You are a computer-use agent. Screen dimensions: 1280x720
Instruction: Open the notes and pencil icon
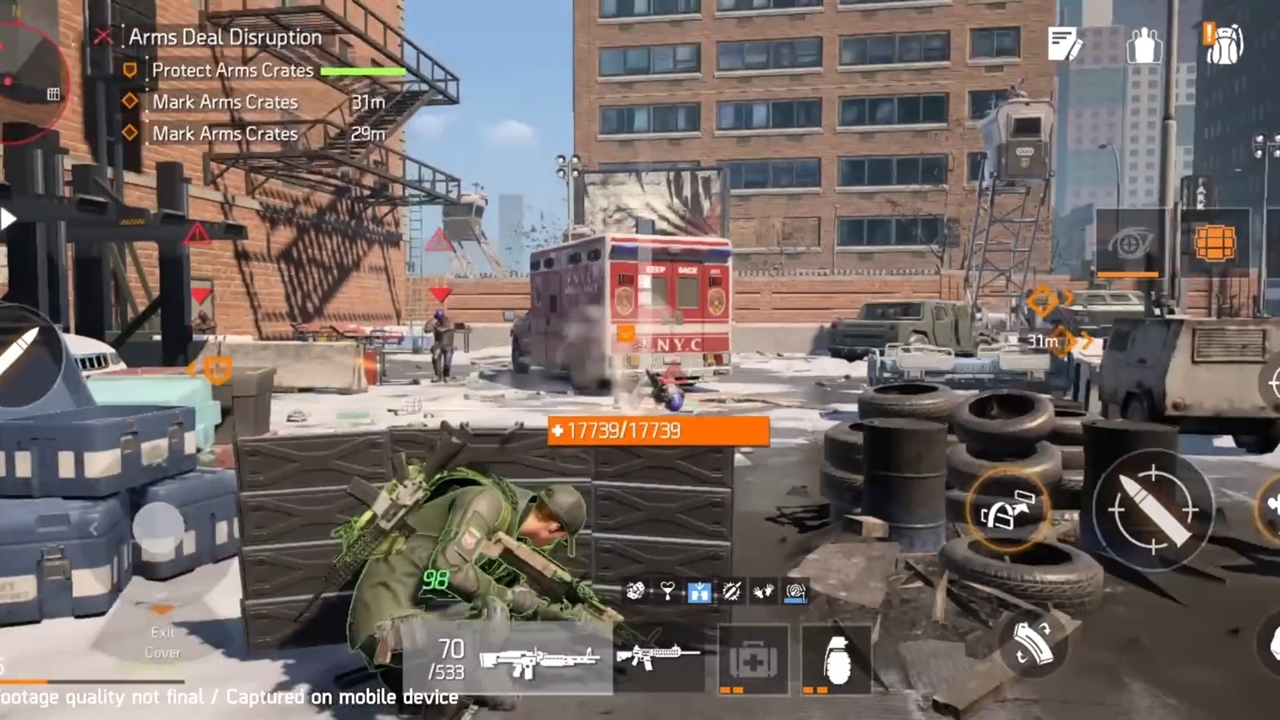coord(1064,44)
